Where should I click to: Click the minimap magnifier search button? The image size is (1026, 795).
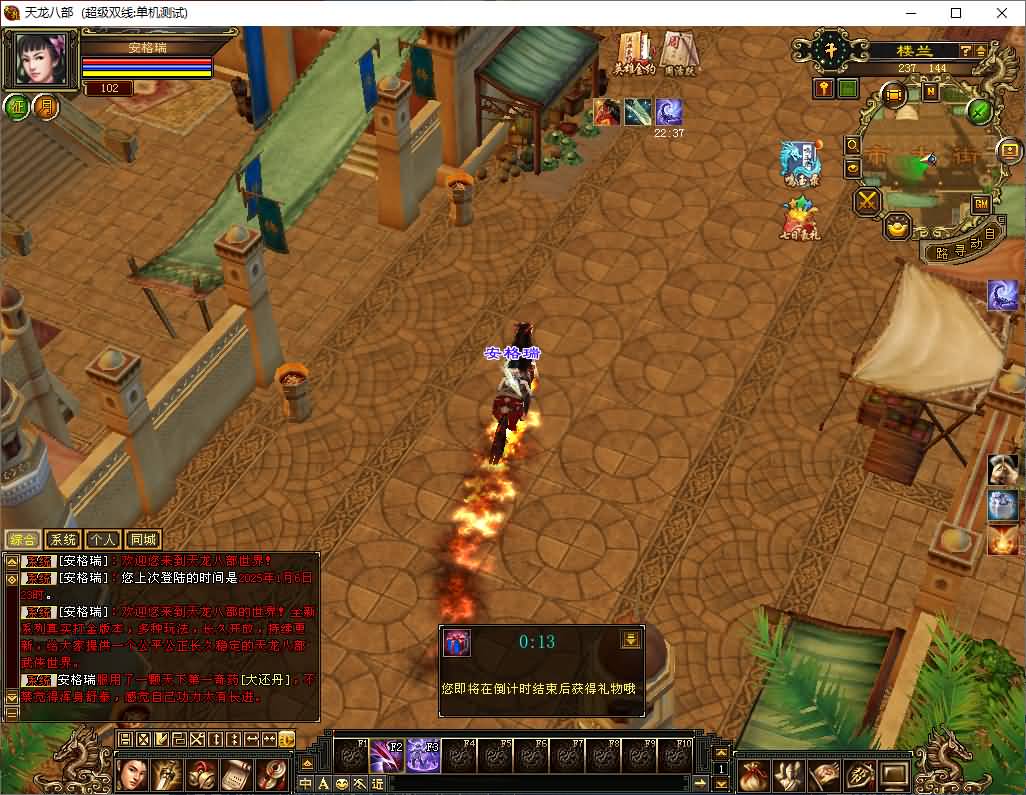[x=853, y=144]
